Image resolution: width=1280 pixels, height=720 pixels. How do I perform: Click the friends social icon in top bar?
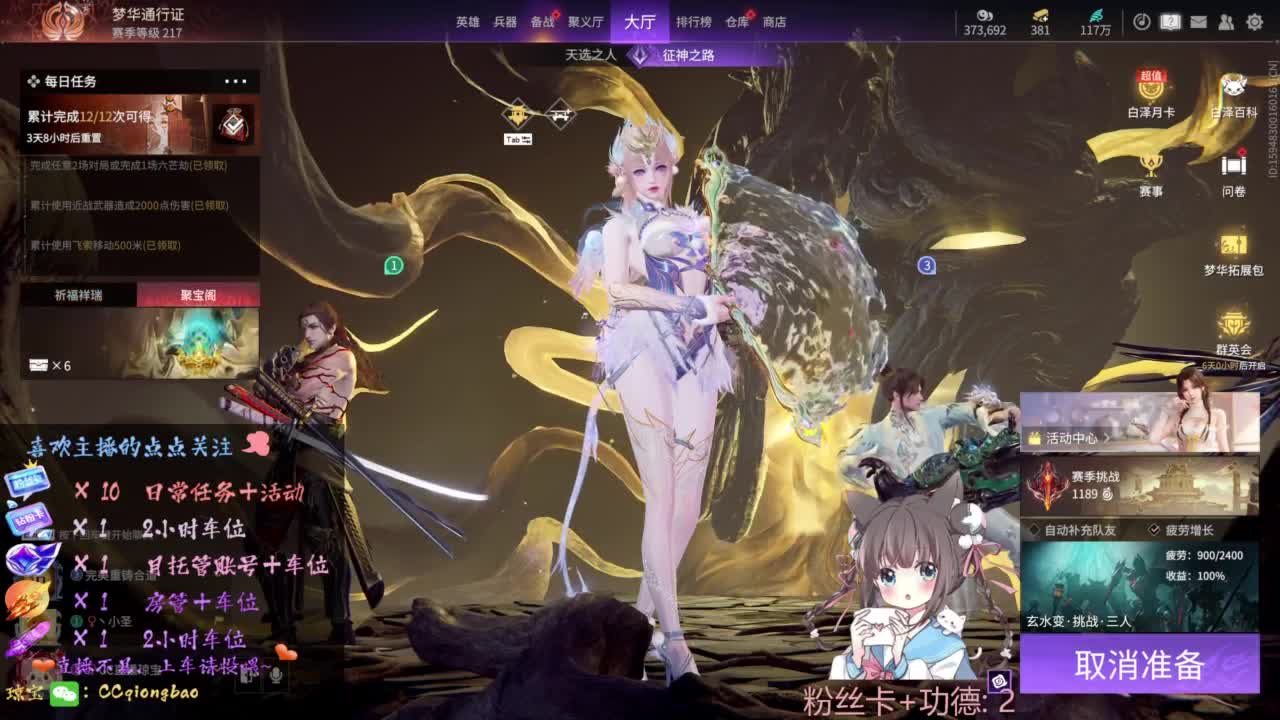click(x=1227, y=22)
